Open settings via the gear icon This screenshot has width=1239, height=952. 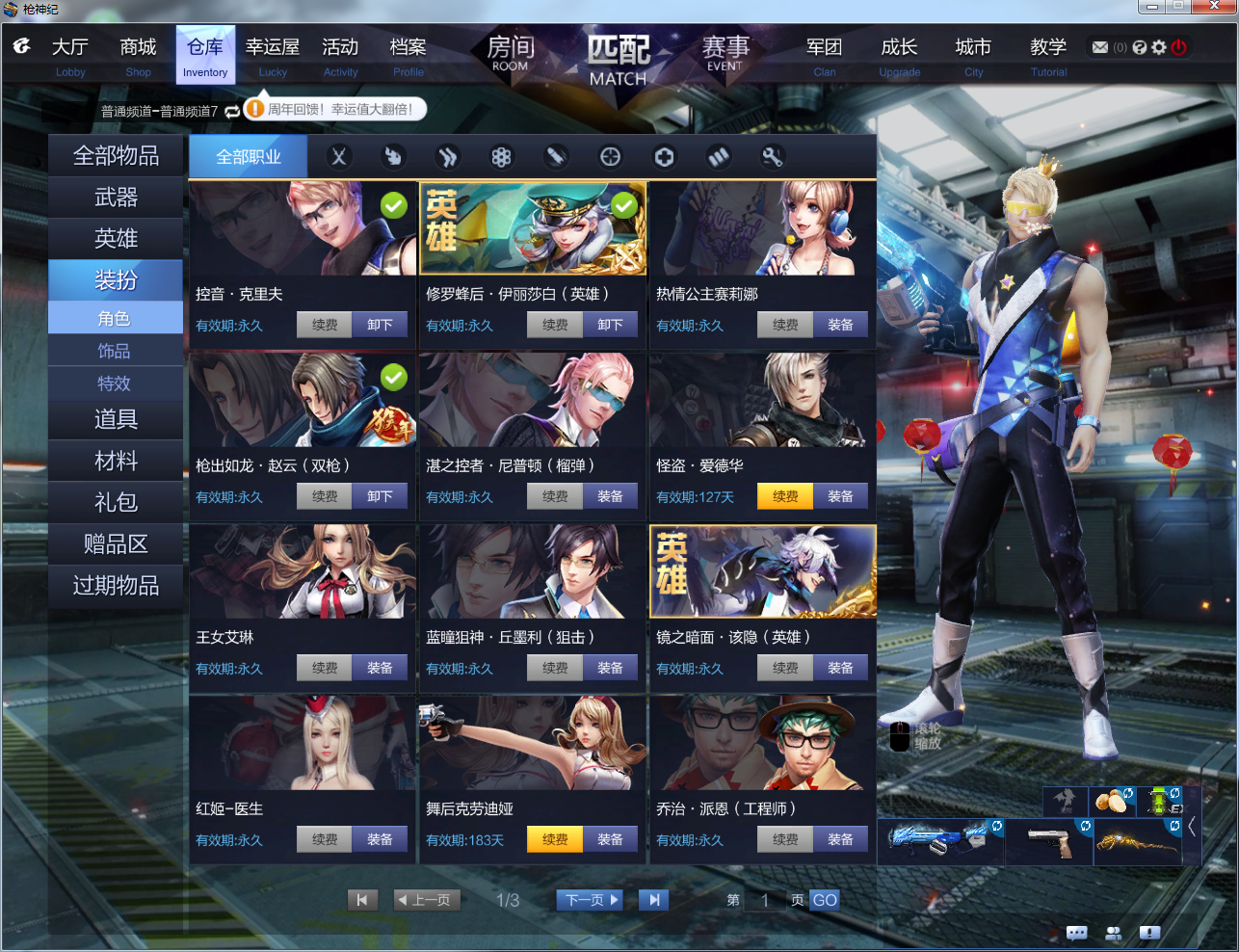1159,47
